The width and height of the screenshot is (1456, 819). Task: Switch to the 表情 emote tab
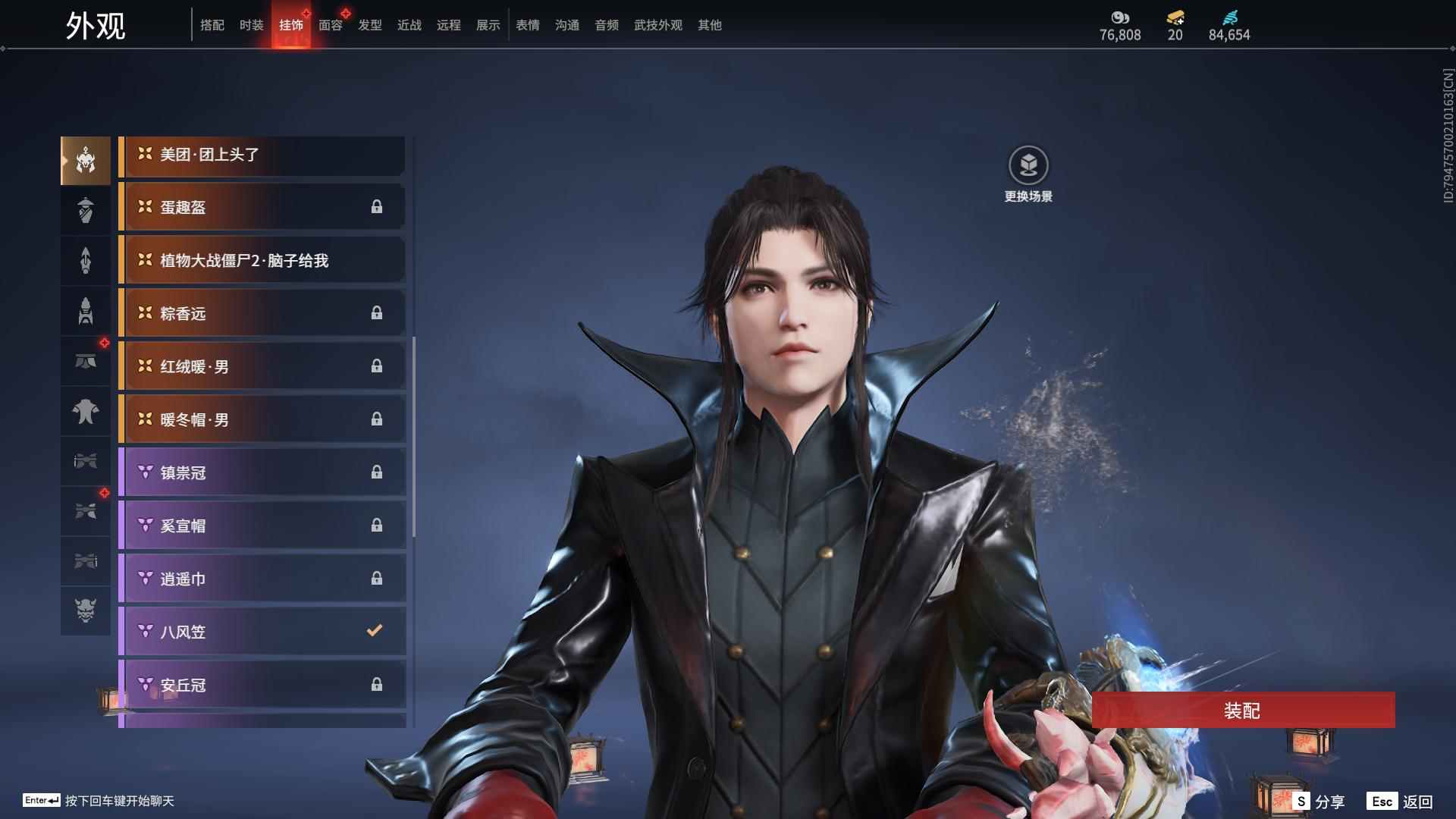tap(527, 25)
